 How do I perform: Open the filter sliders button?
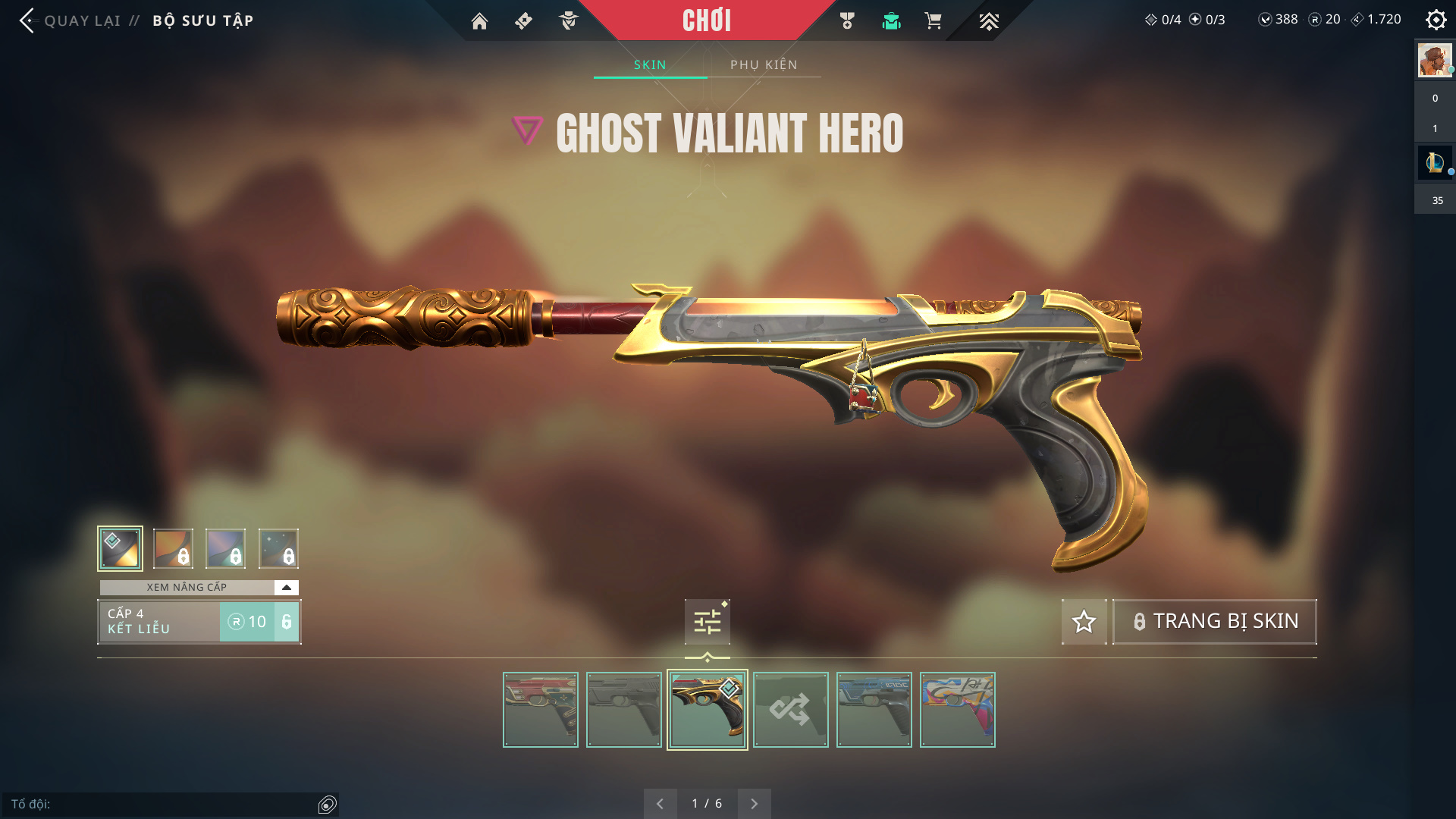pyautogui.click(x=707, y=622)
